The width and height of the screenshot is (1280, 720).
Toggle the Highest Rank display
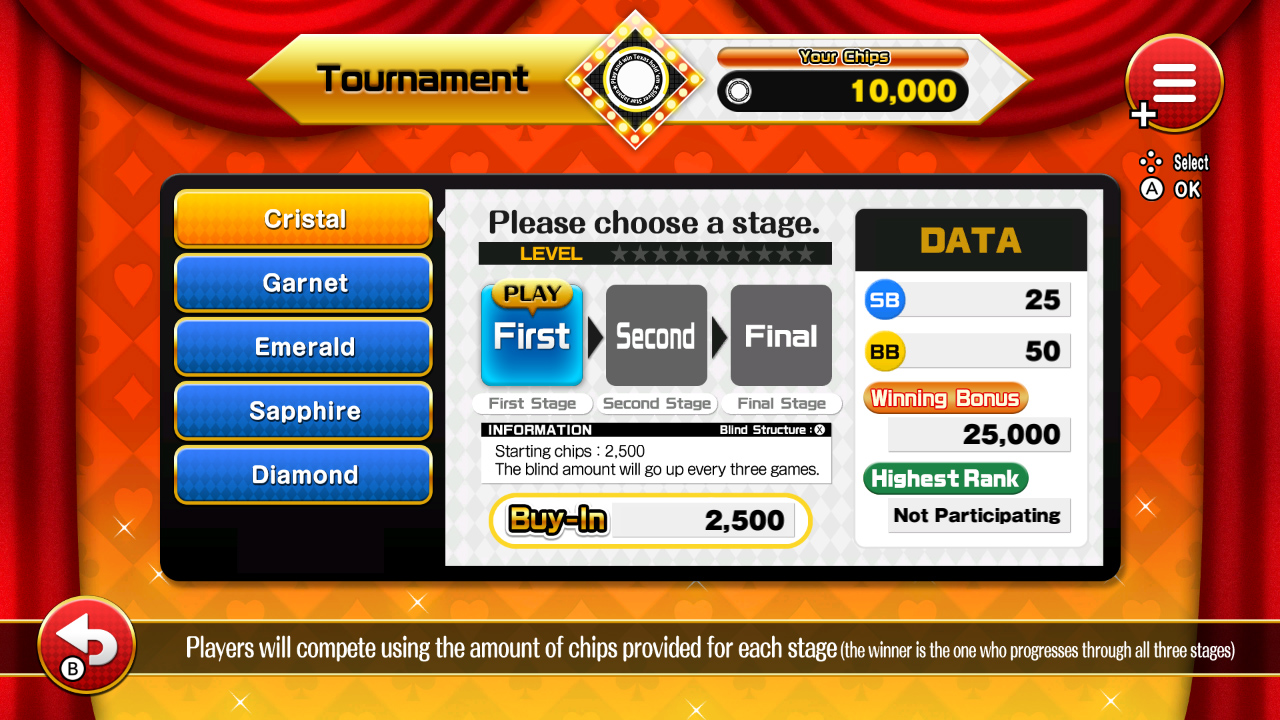944,478
